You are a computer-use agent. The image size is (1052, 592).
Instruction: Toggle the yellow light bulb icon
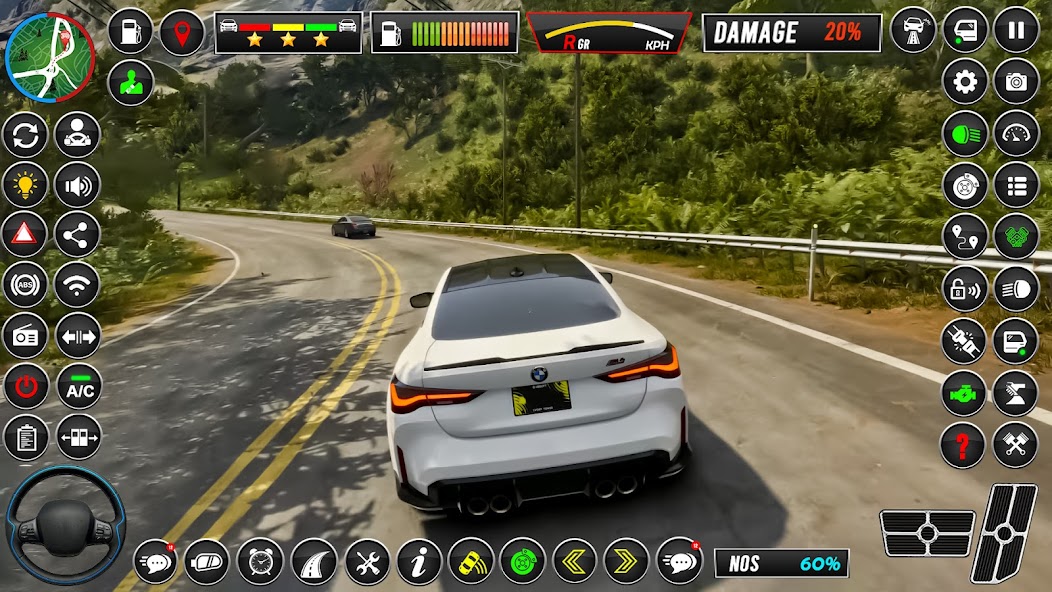pyautogui.click(x=25, y=184)
